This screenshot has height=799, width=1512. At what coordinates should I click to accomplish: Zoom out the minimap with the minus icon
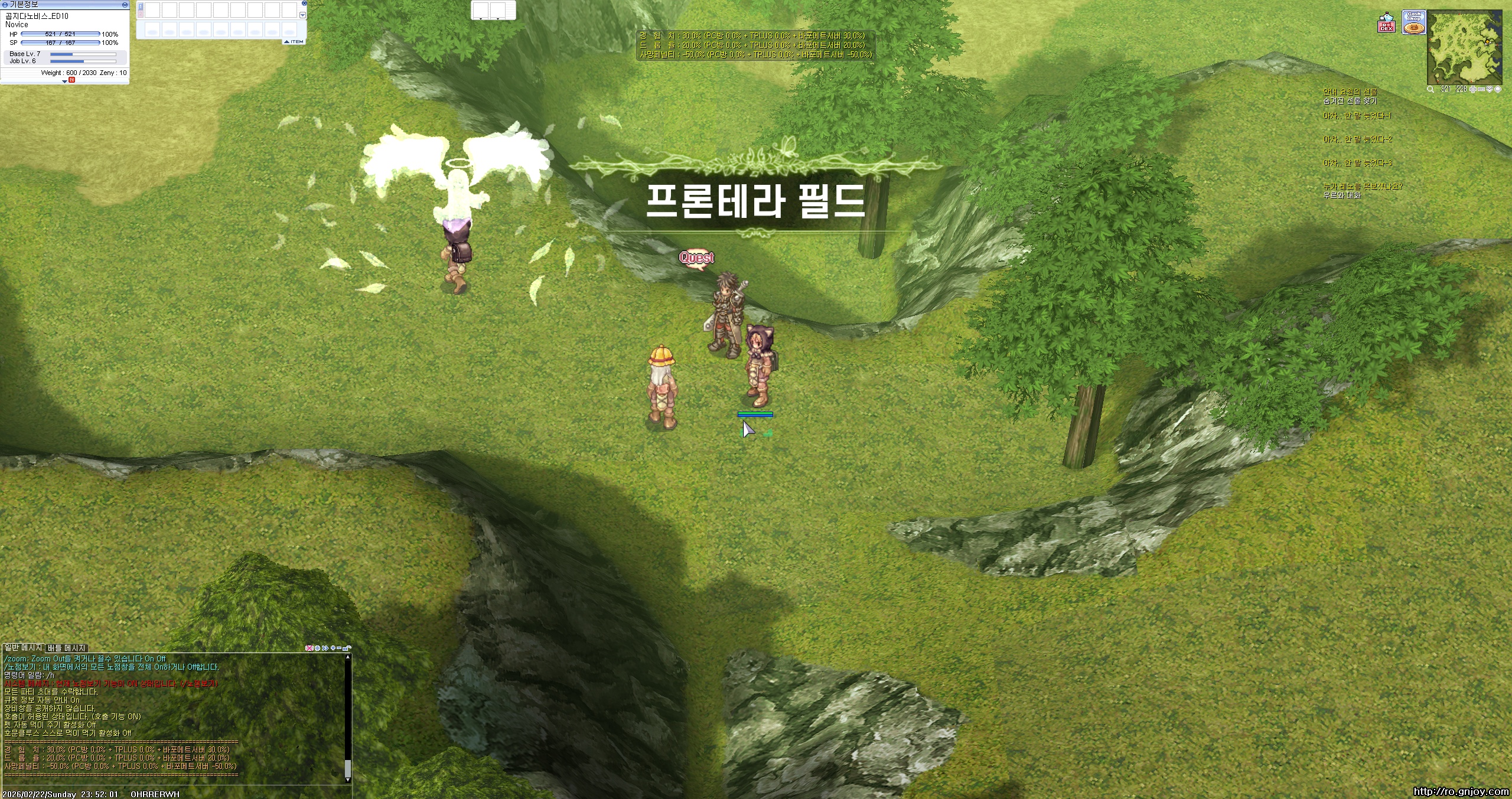[1481, 89]
